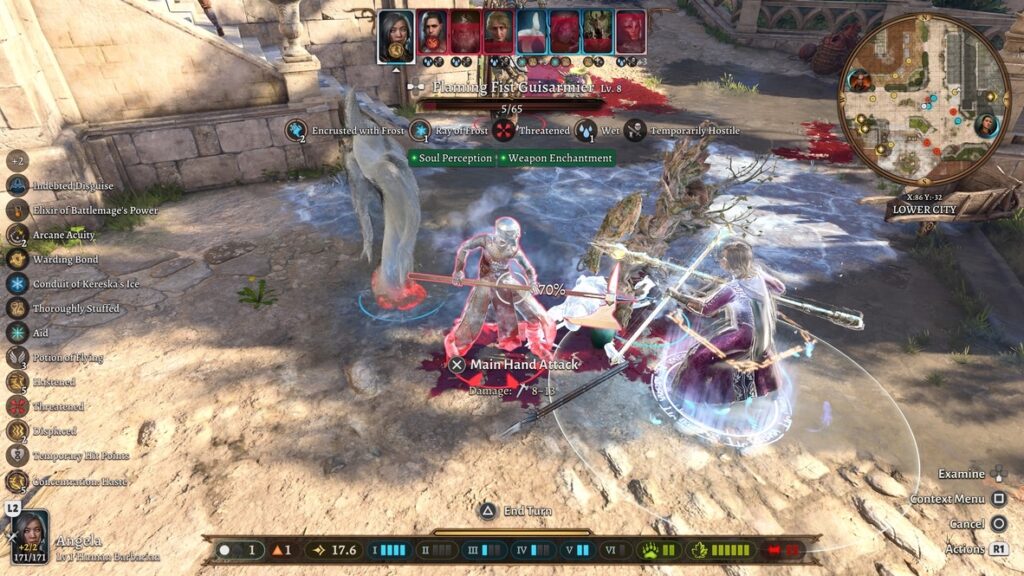Image resolution: width=1024 pixels, height=576 pixels.
Task: Expand the +2 hidden conditions bubble
Action: tap(17, 160)
